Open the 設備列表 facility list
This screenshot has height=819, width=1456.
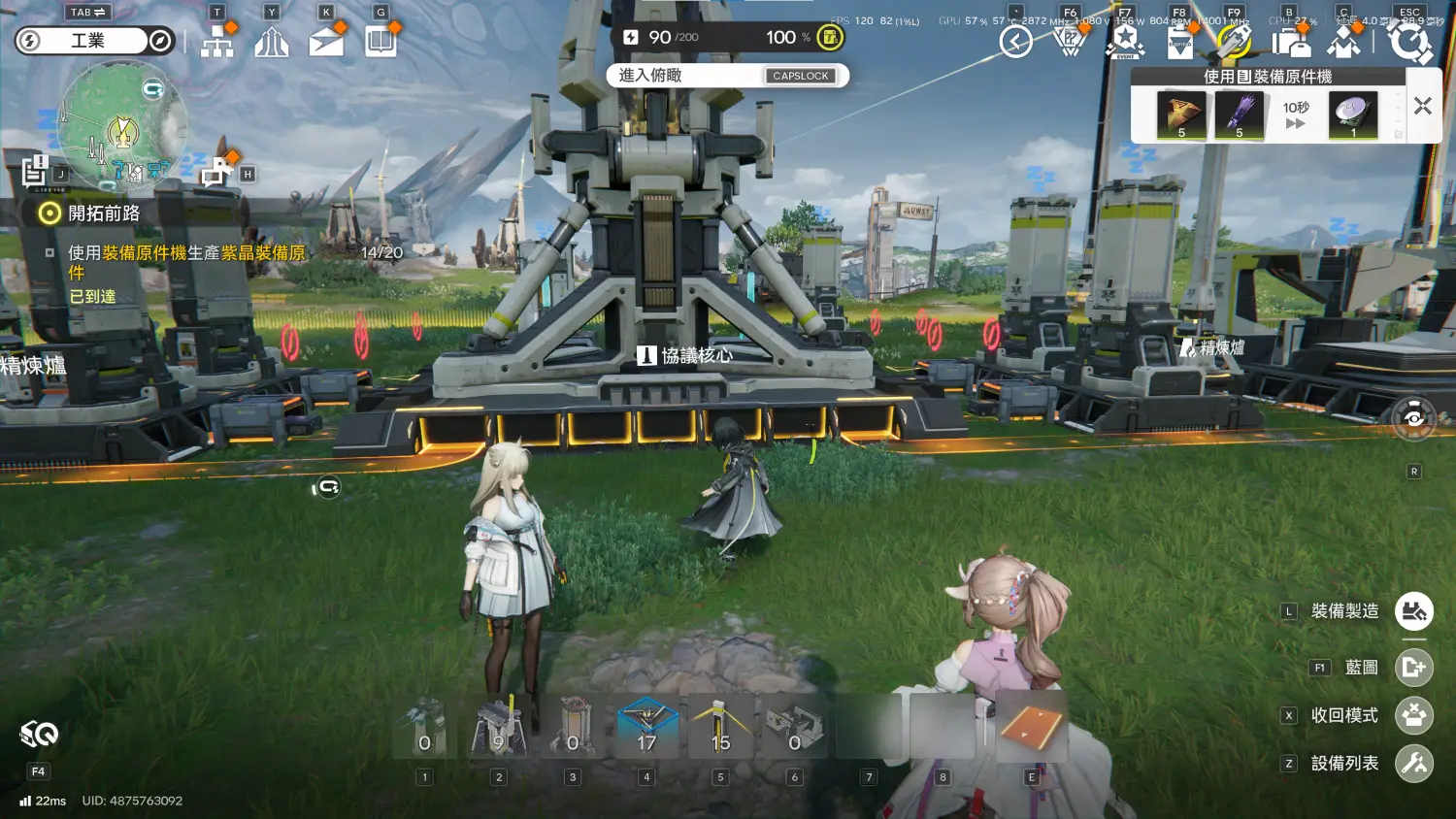(x=1413, y=764)
